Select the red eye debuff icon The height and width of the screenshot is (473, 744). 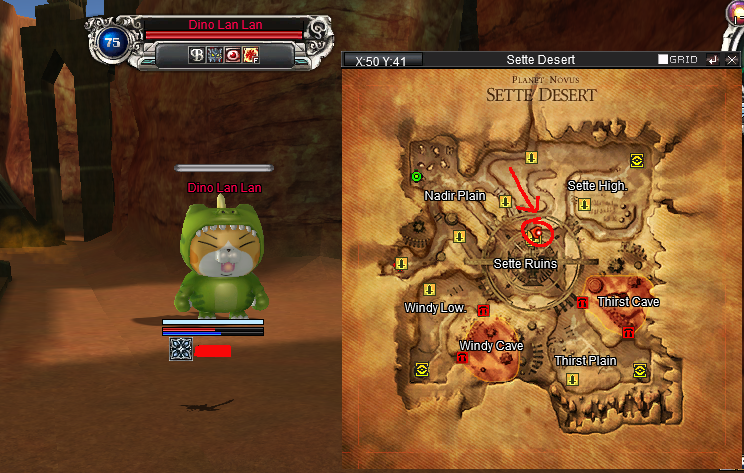pos(233,54)
